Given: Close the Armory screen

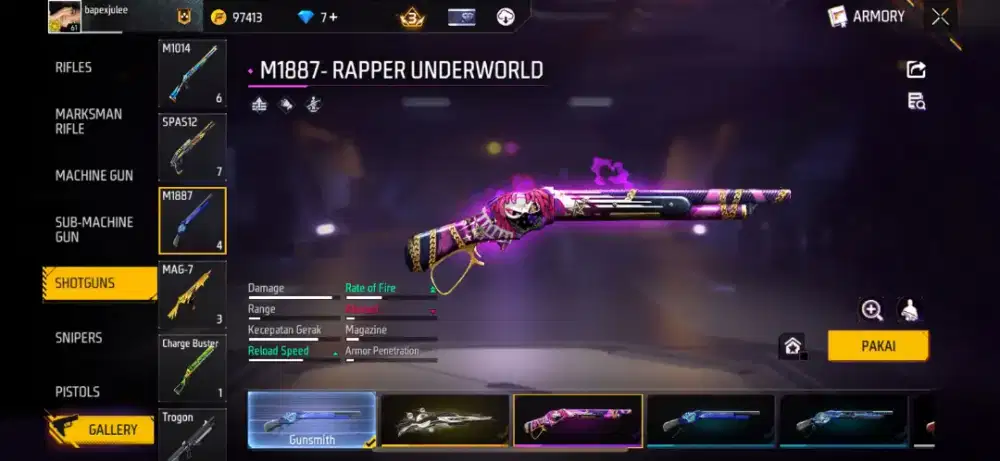Looking at the screenshot, I should coord(940,16).
